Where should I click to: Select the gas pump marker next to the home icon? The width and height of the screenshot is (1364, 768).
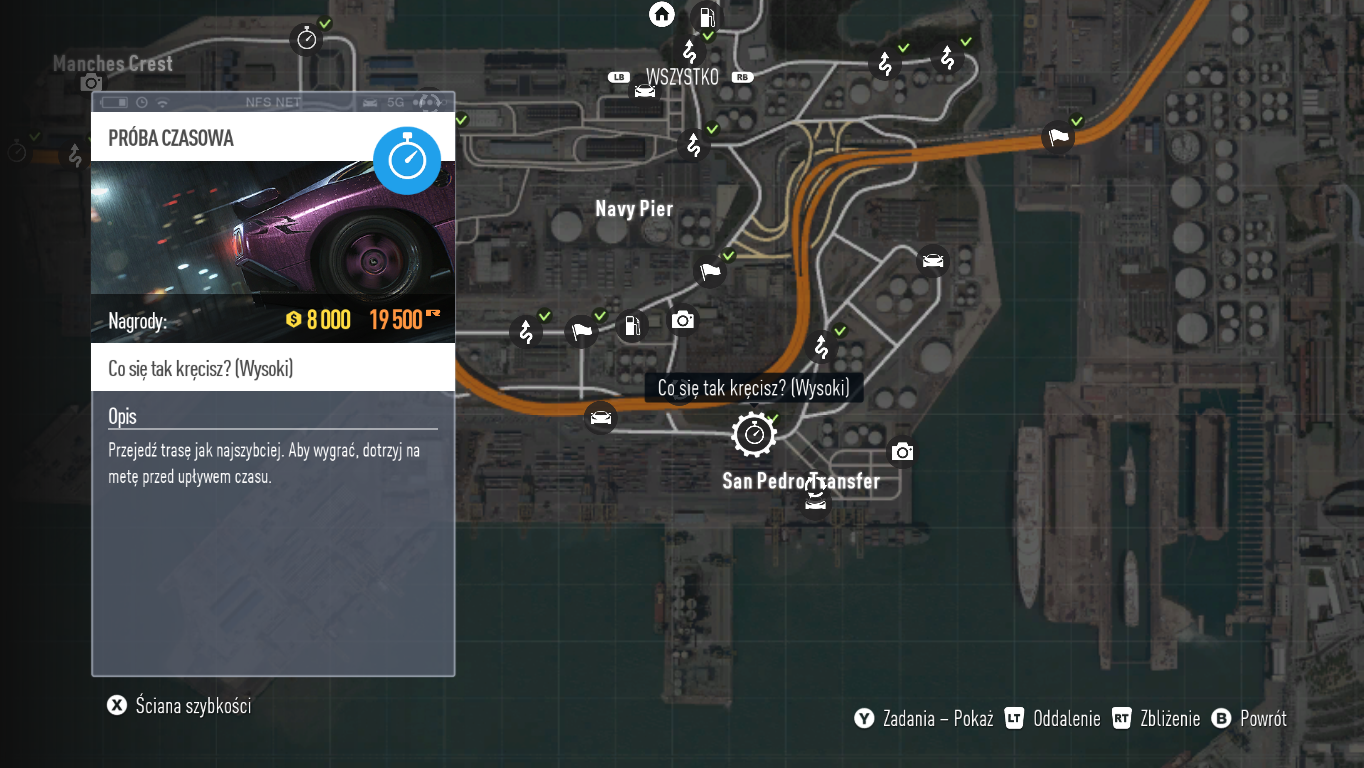point(706,16)
